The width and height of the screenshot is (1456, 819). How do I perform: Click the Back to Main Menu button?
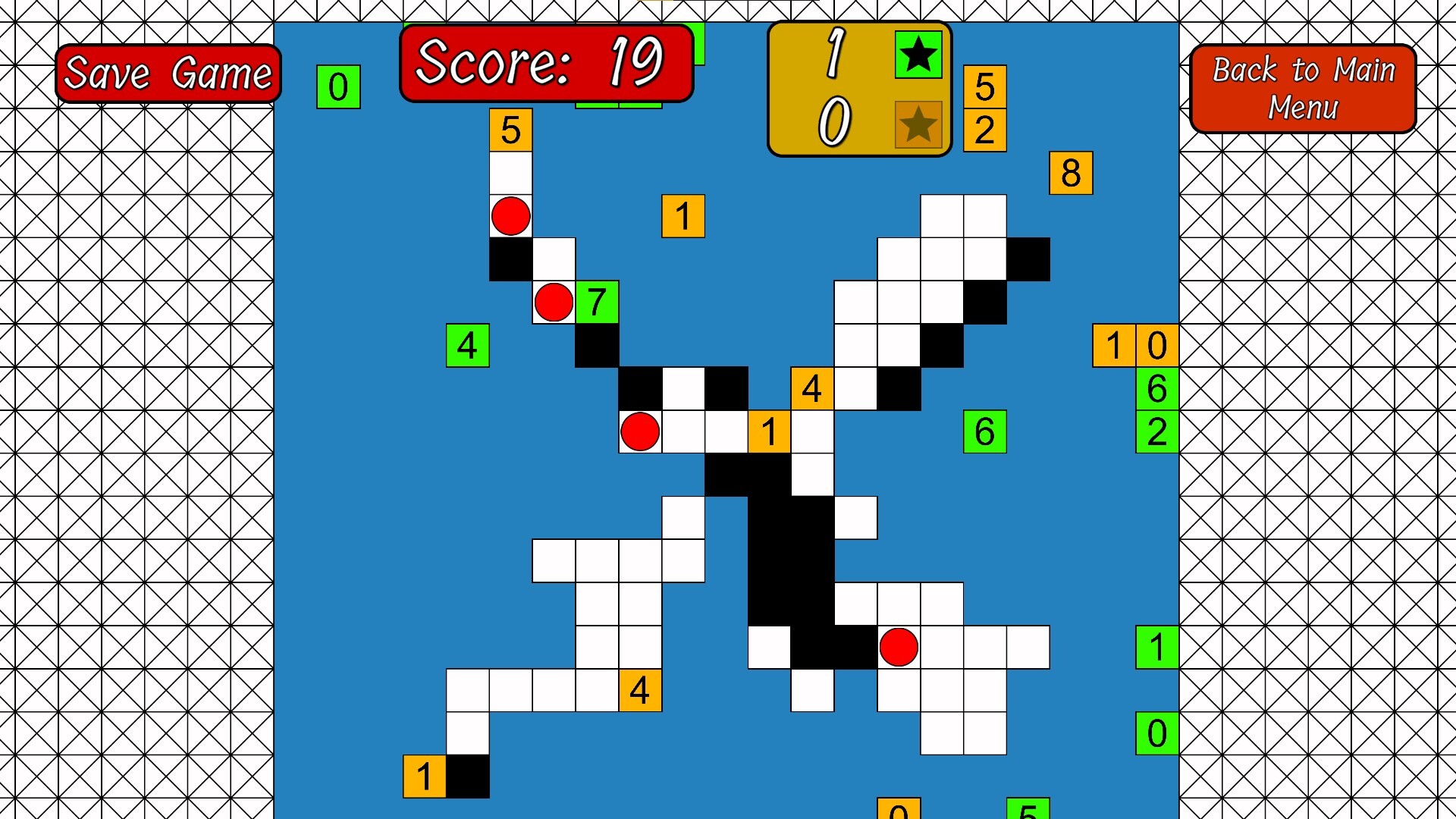point(1303,88)
